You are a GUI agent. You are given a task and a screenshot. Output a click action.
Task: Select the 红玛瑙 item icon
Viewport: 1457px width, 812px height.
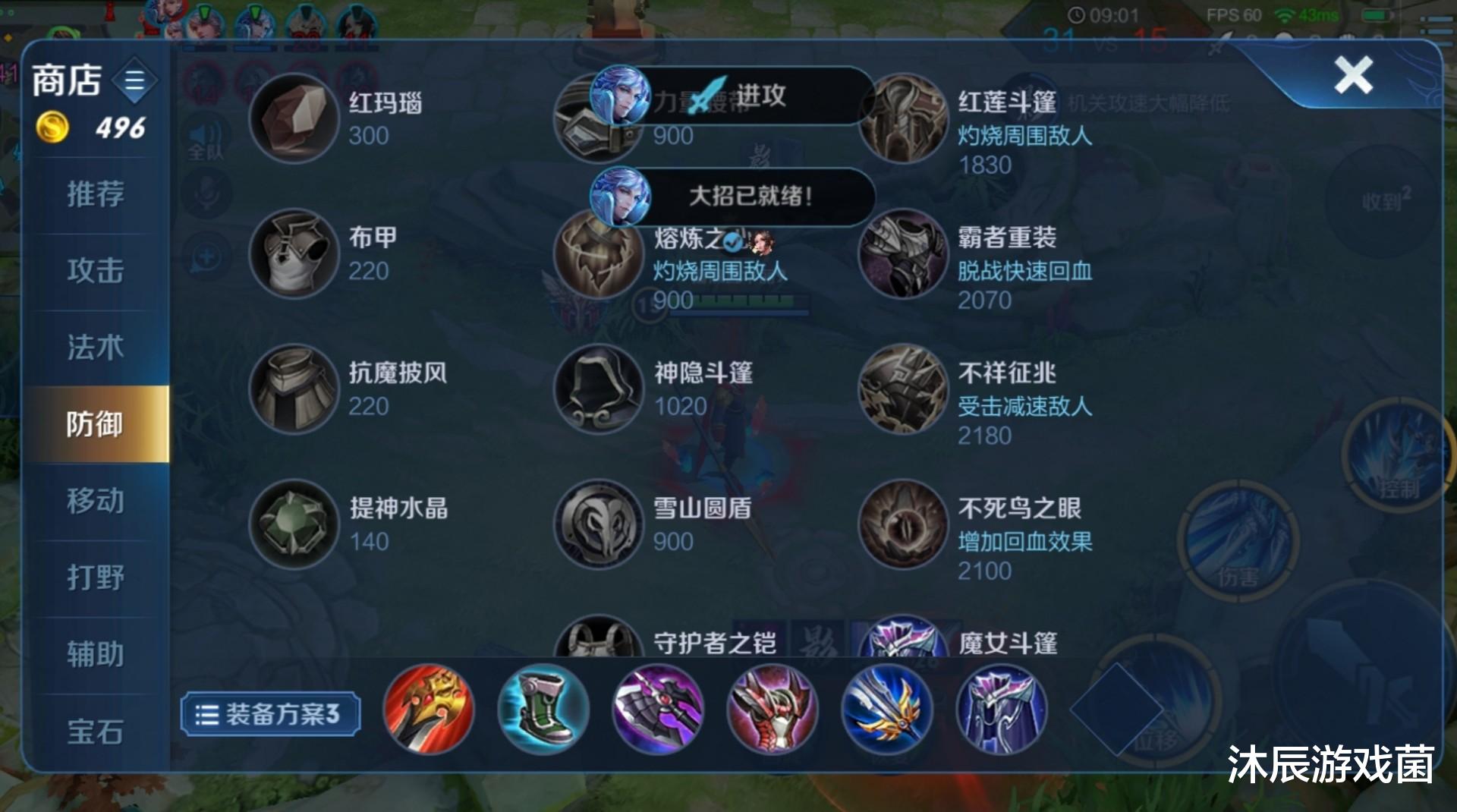[294, 118]
